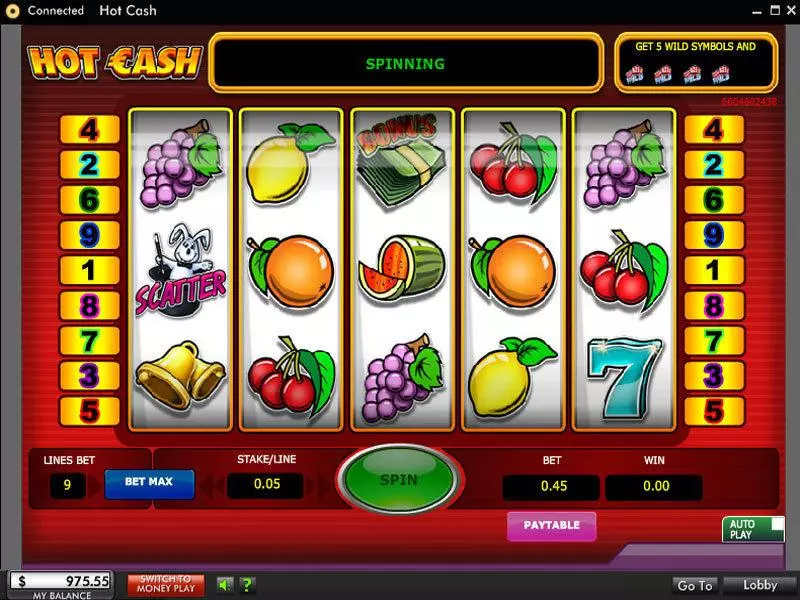The image size is (800, 600).
Task: Select the BET MAX button
Action: tap(148, 482)
